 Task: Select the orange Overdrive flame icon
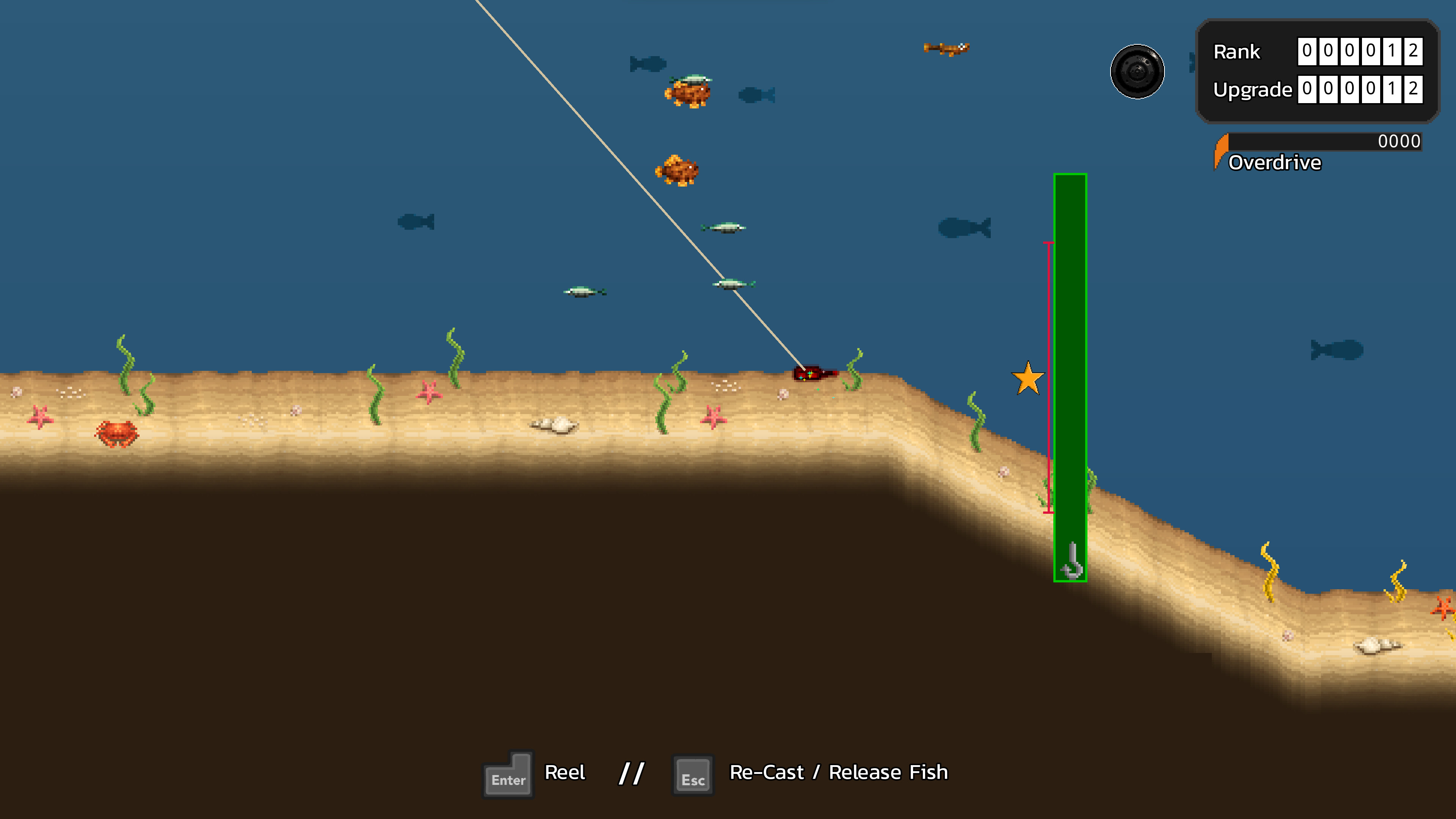coord(1221,151)
